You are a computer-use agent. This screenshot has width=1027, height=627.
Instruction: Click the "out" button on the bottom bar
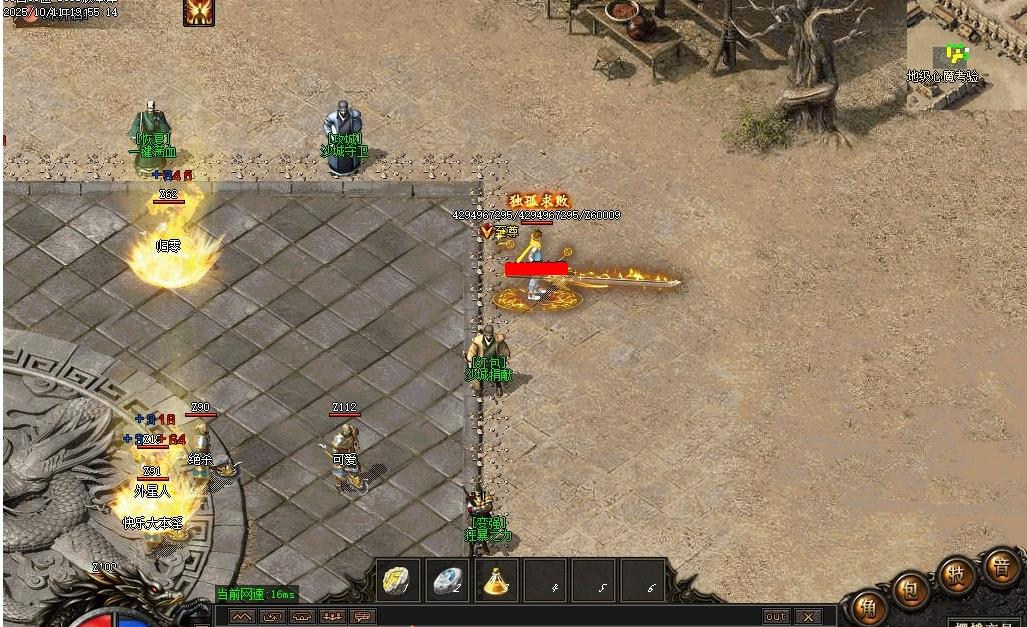click(776, 617)
